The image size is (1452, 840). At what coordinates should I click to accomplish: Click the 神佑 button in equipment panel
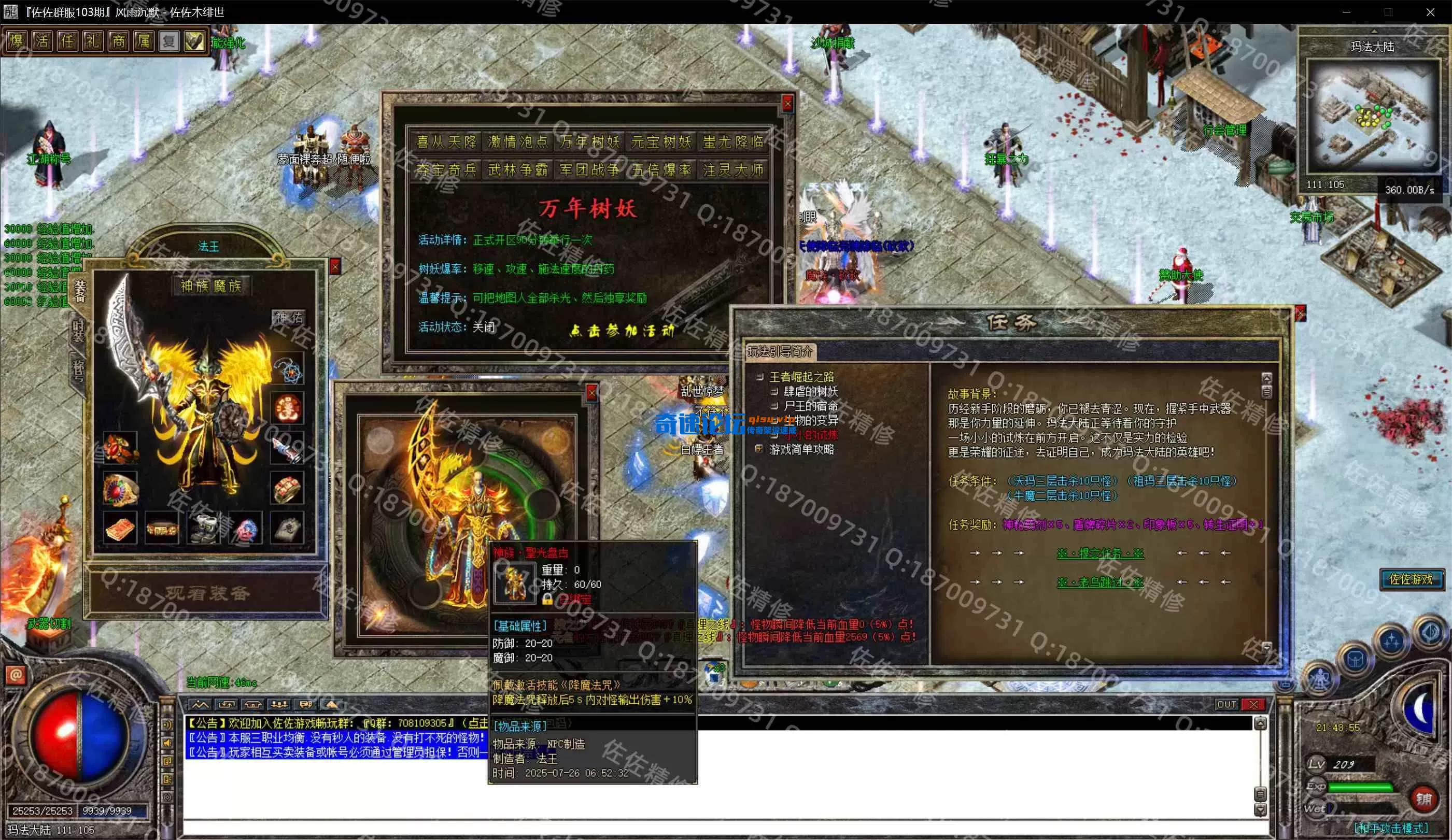click(x=289, y=318)
